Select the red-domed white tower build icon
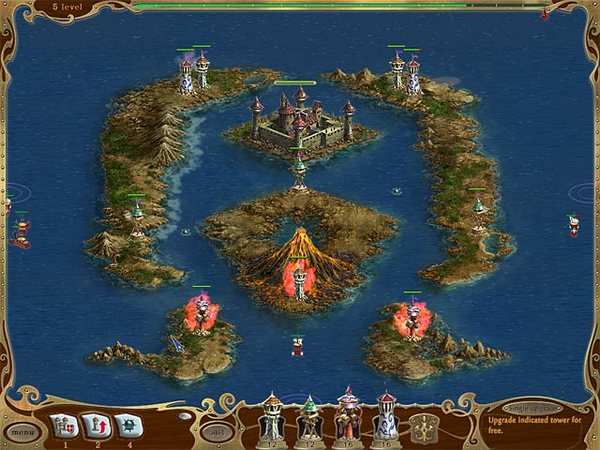The width and height of the screenshot is (600, 450). [386, 416]
